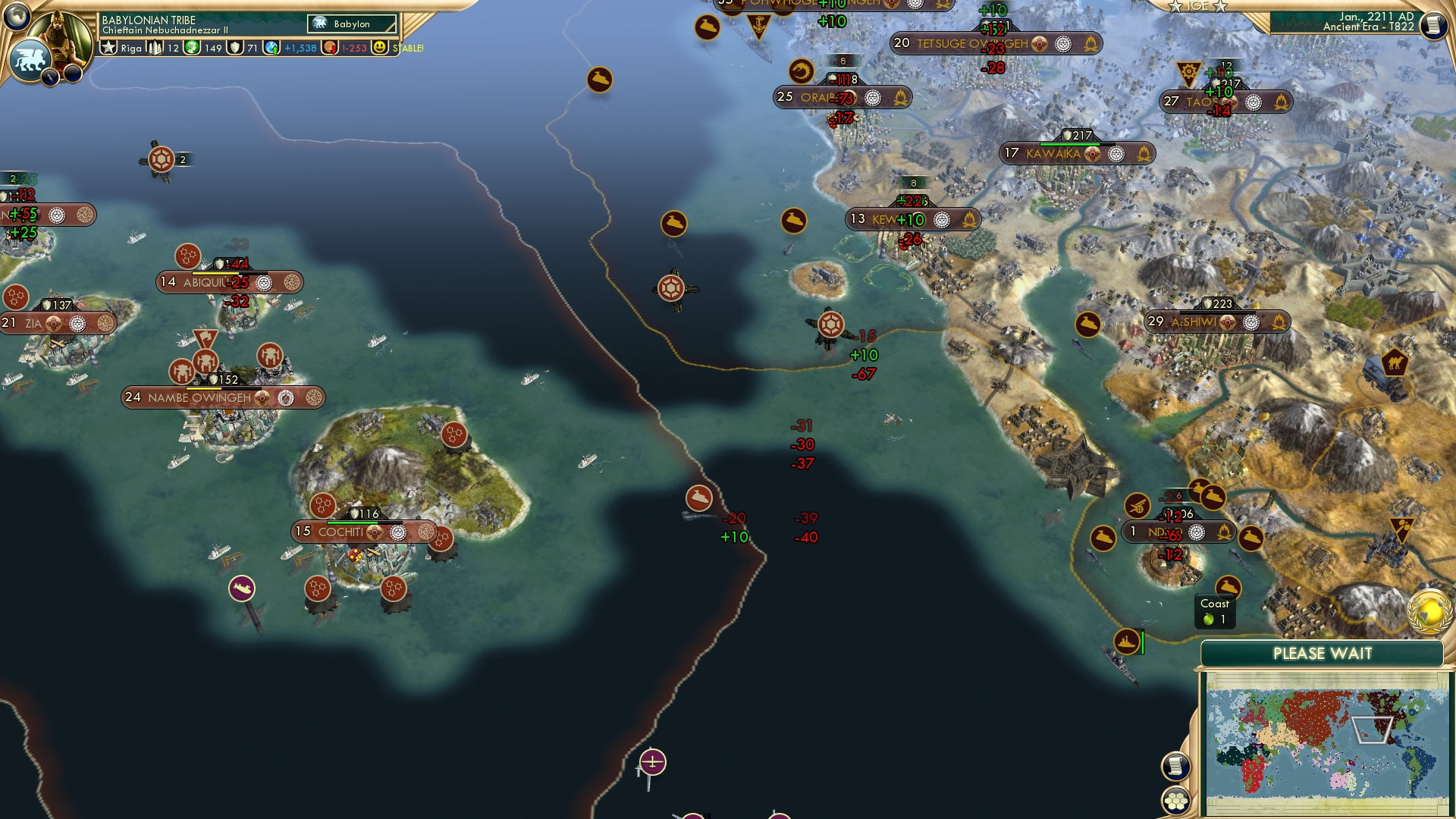Click the Riga star icon in status bar
1456x819 pixels.
[x=109, y=48]
